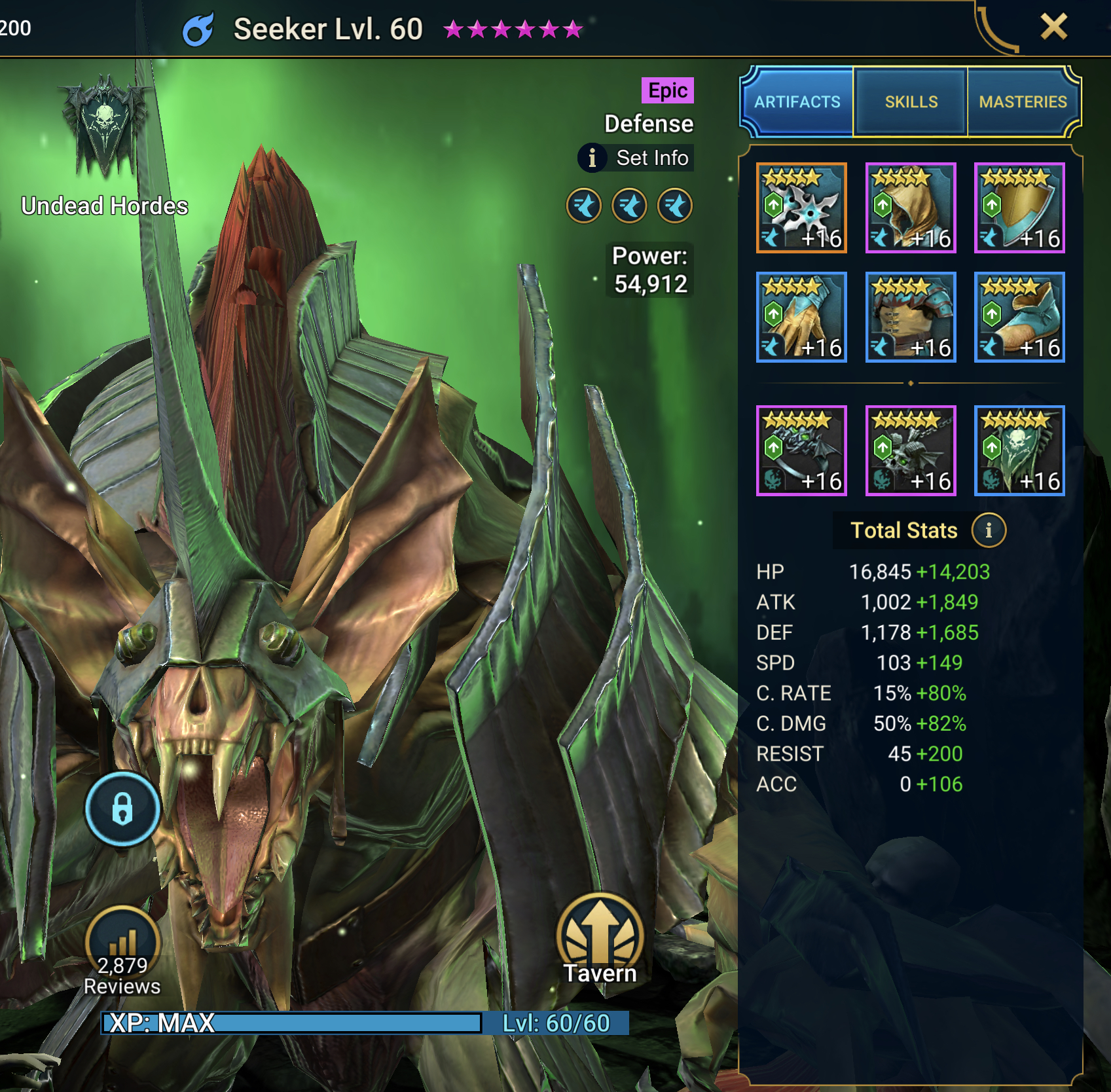Open the equipped helmet artifact

click(x=910, y=208)
